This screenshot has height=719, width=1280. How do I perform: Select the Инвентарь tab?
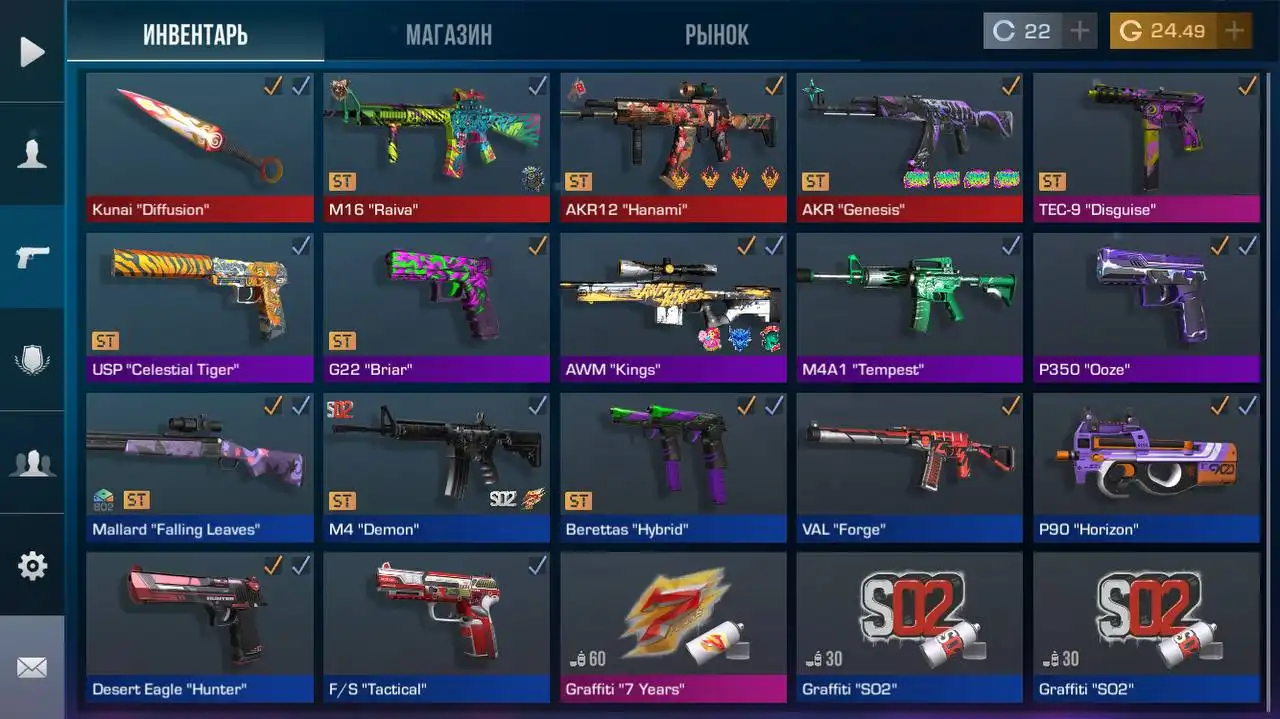click(x=195, y=35)
